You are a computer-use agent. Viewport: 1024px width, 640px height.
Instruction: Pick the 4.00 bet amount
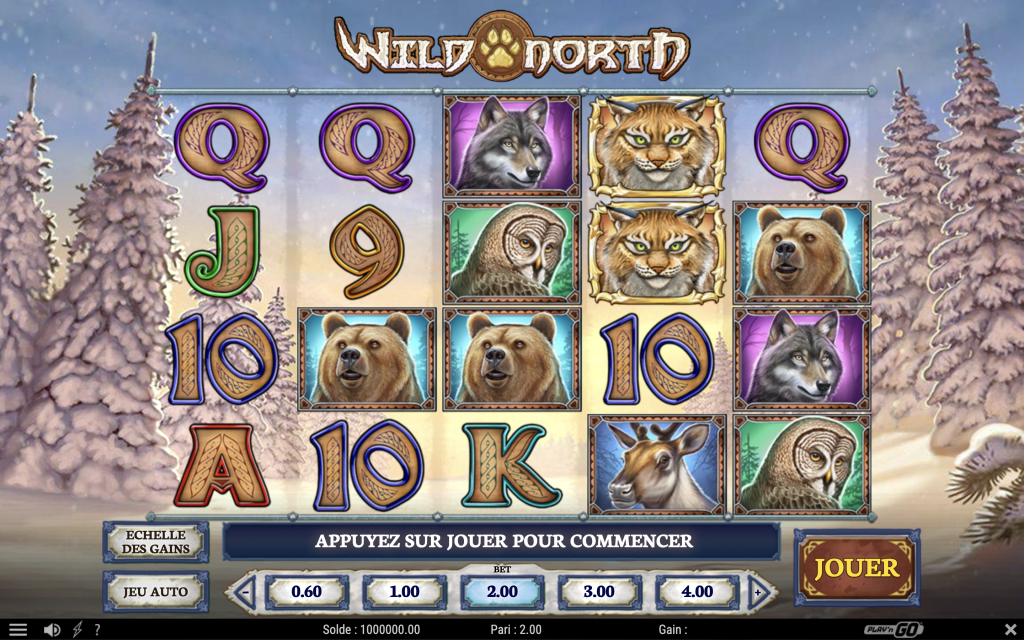click(697, 592)
